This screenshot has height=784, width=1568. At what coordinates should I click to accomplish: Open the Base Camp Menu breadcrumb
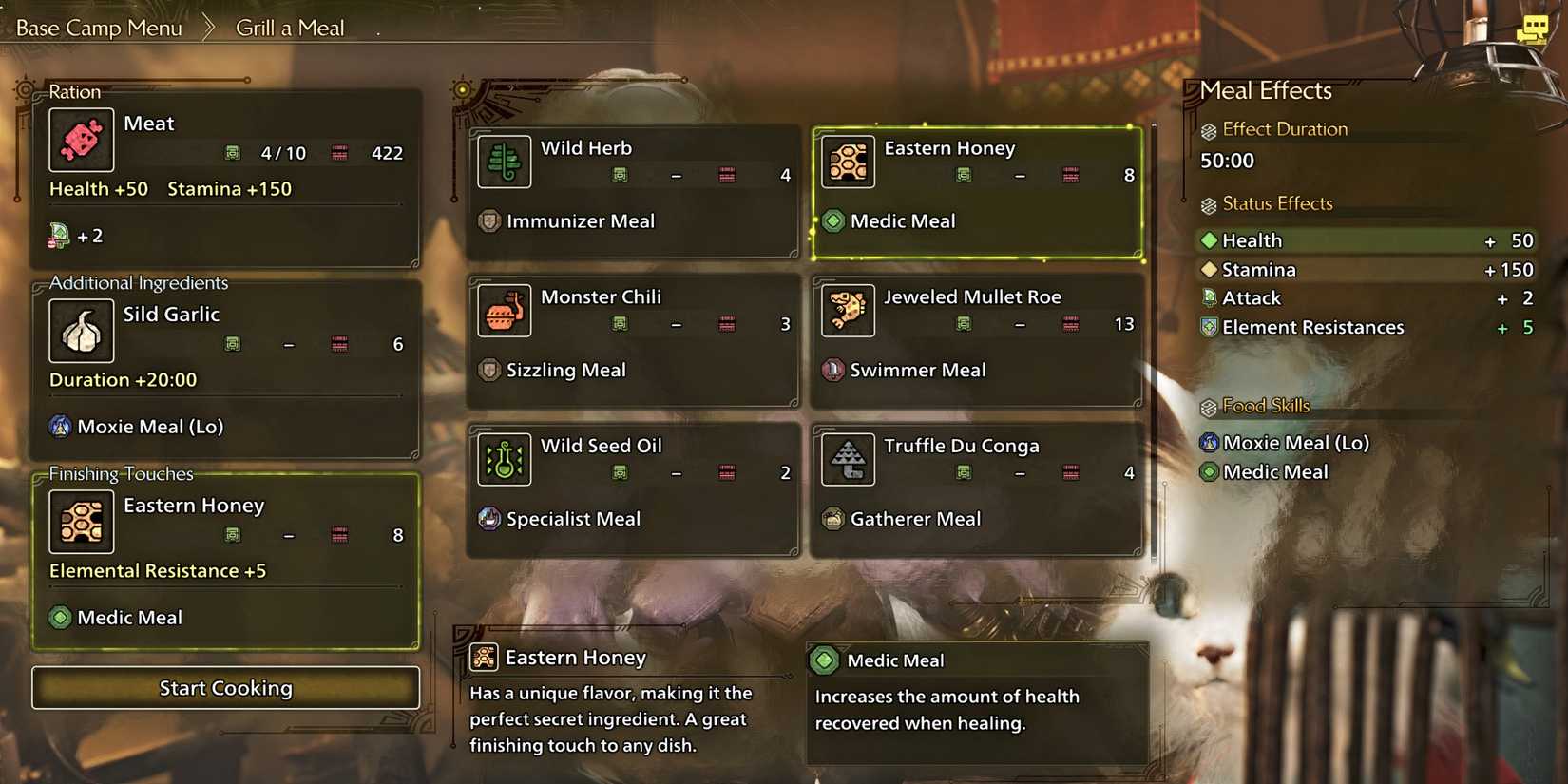coord(98,28)
